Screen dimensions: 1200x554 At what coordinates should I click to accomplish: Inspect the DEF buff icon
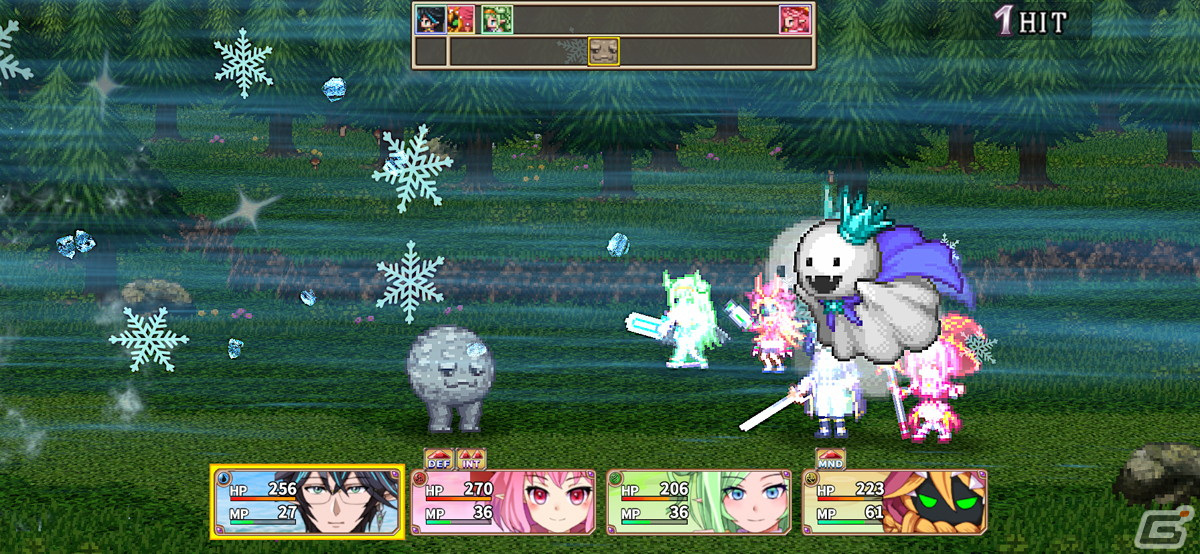[439, 459]
